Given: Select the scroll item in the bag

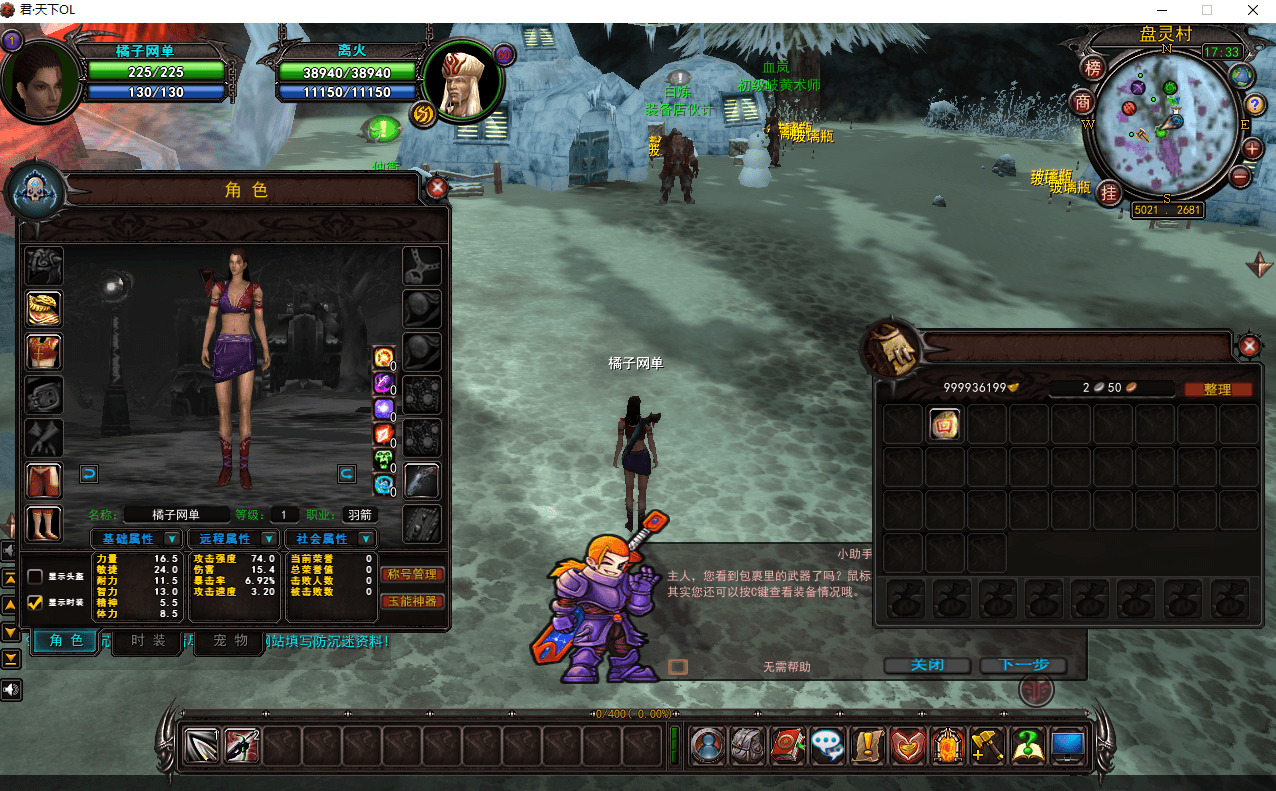Looking at the screenshot, I should click(945, 425).
